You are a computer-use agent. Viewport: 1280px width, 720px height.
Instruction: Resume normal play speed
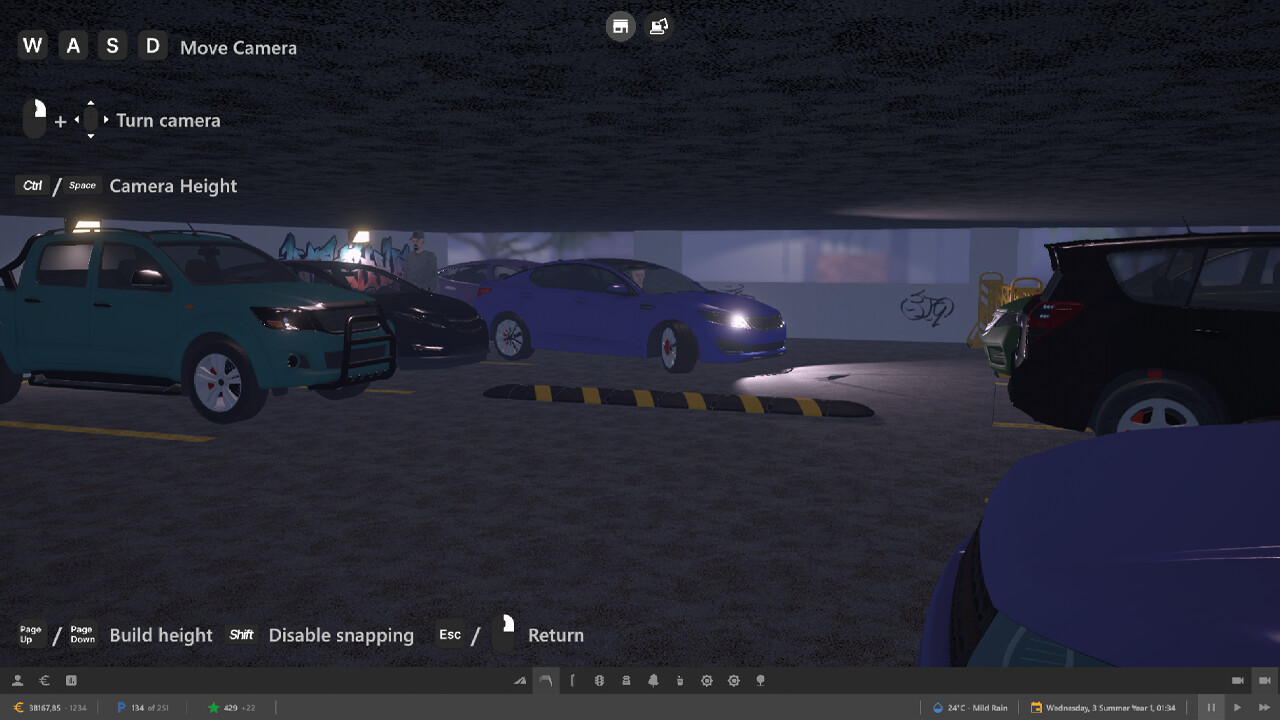click(x=1238, y=707)
